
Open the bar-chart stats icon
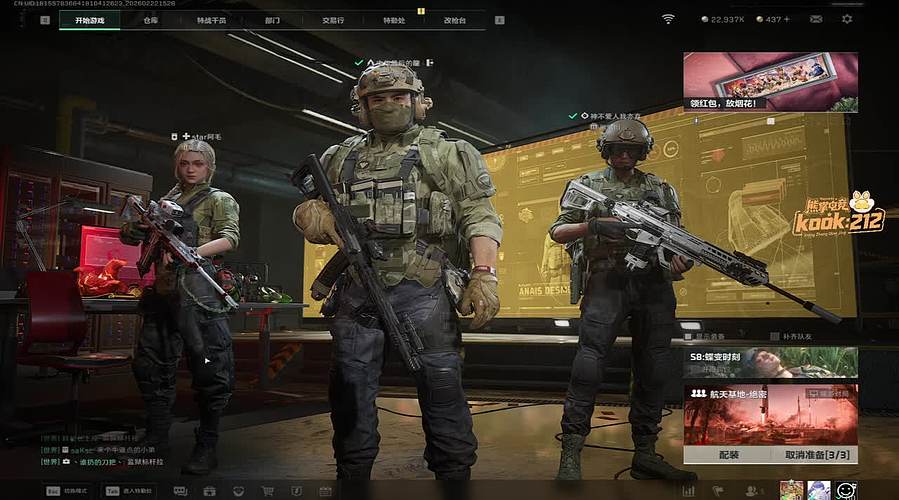click(688, 491)
